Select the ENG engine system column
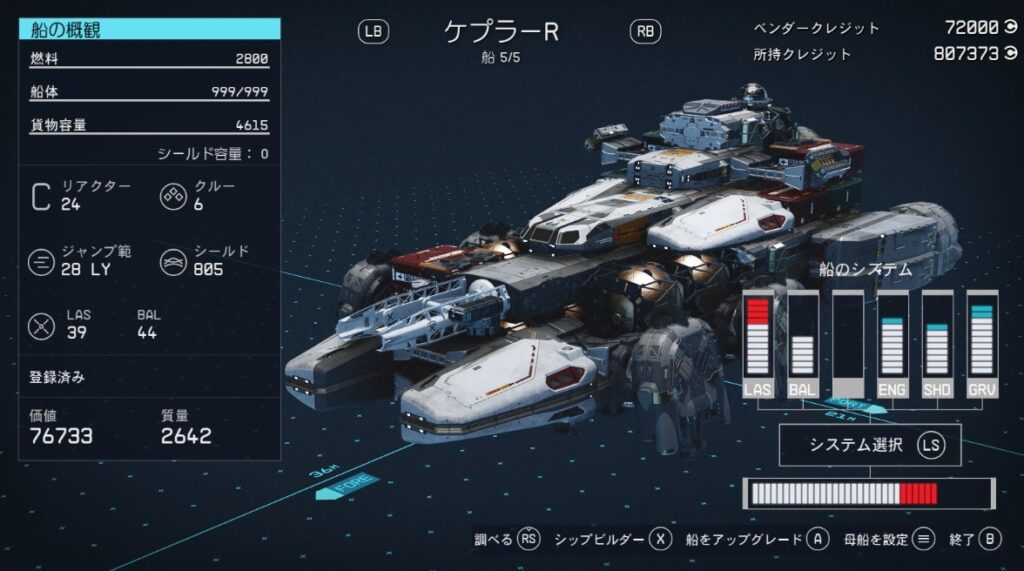This screenshot has height=571, width=1024. (x=892, y=345)
